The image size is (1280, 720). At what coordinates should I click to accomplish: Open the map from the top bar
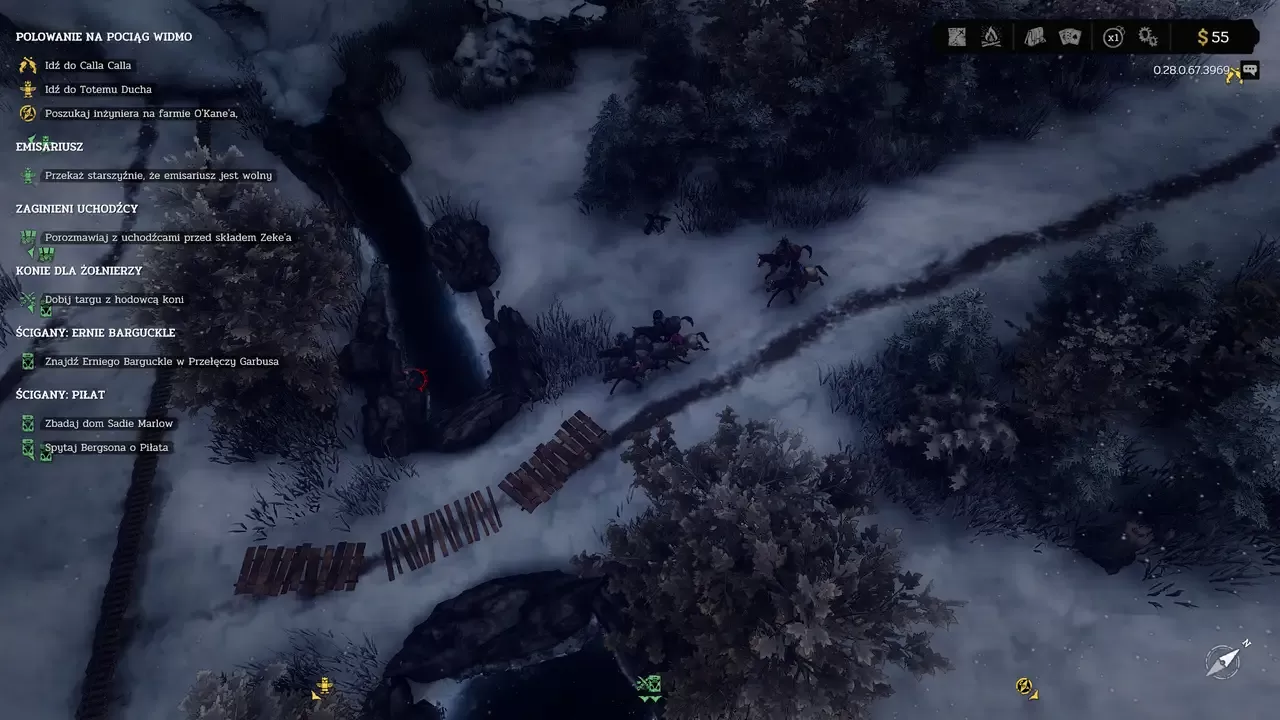tap(957, 37)
